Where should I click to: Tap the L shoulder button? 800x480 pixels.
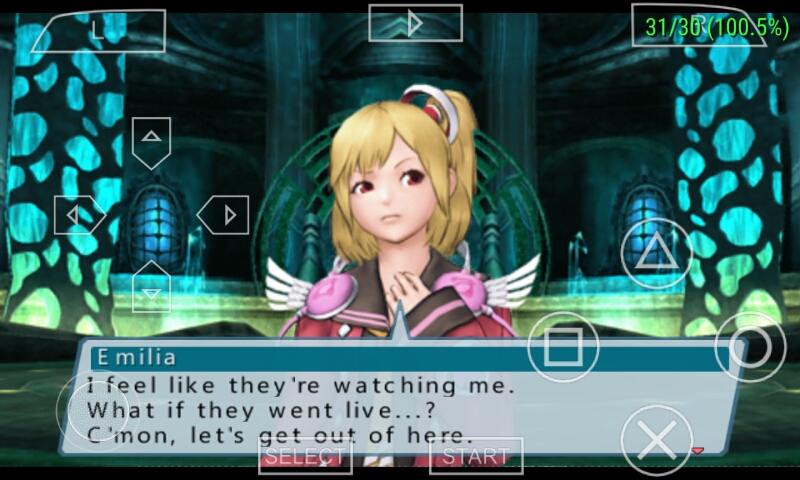click(98, 30)
